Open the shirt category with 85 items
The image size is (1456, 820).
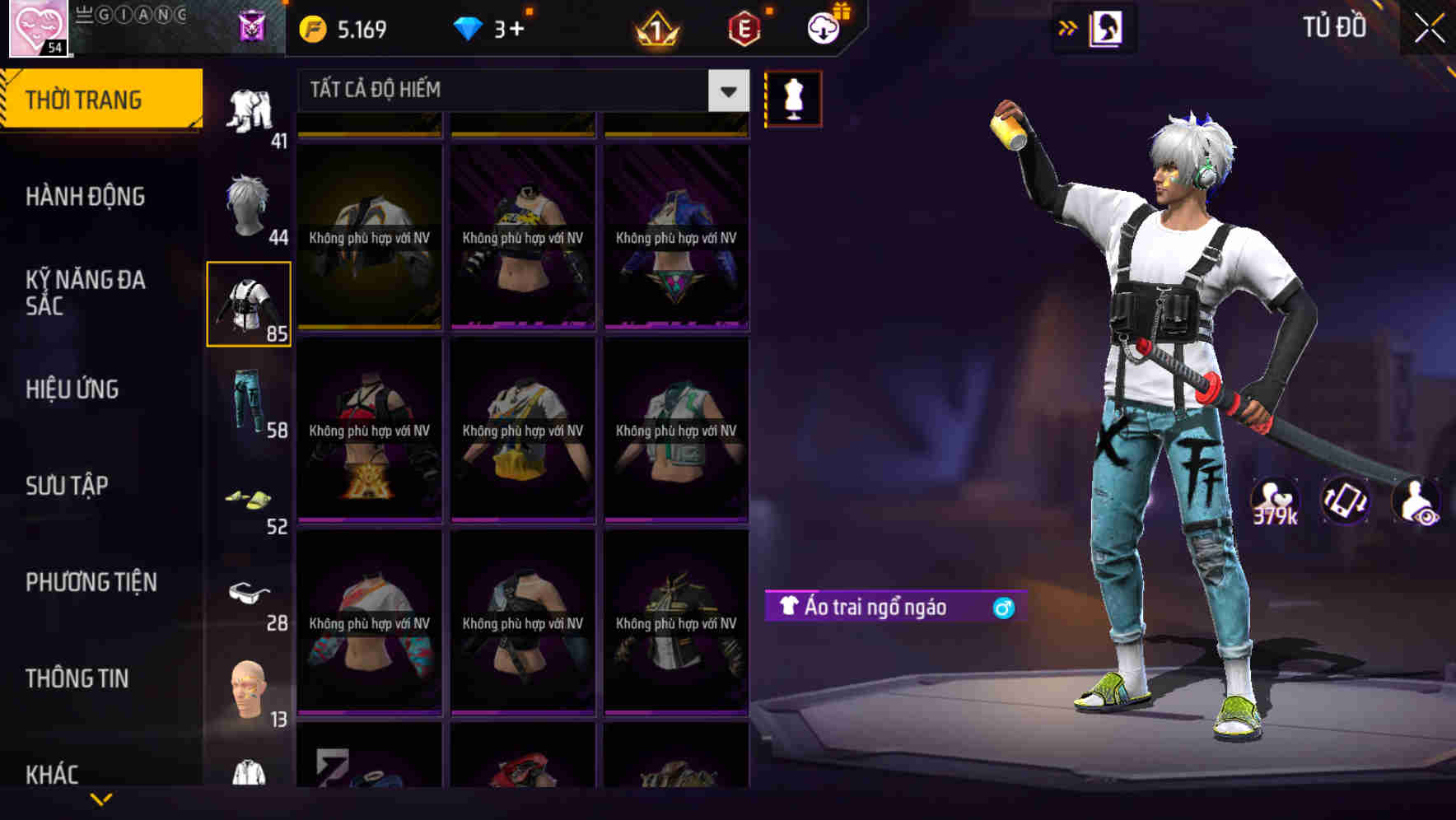coord(250,301)
